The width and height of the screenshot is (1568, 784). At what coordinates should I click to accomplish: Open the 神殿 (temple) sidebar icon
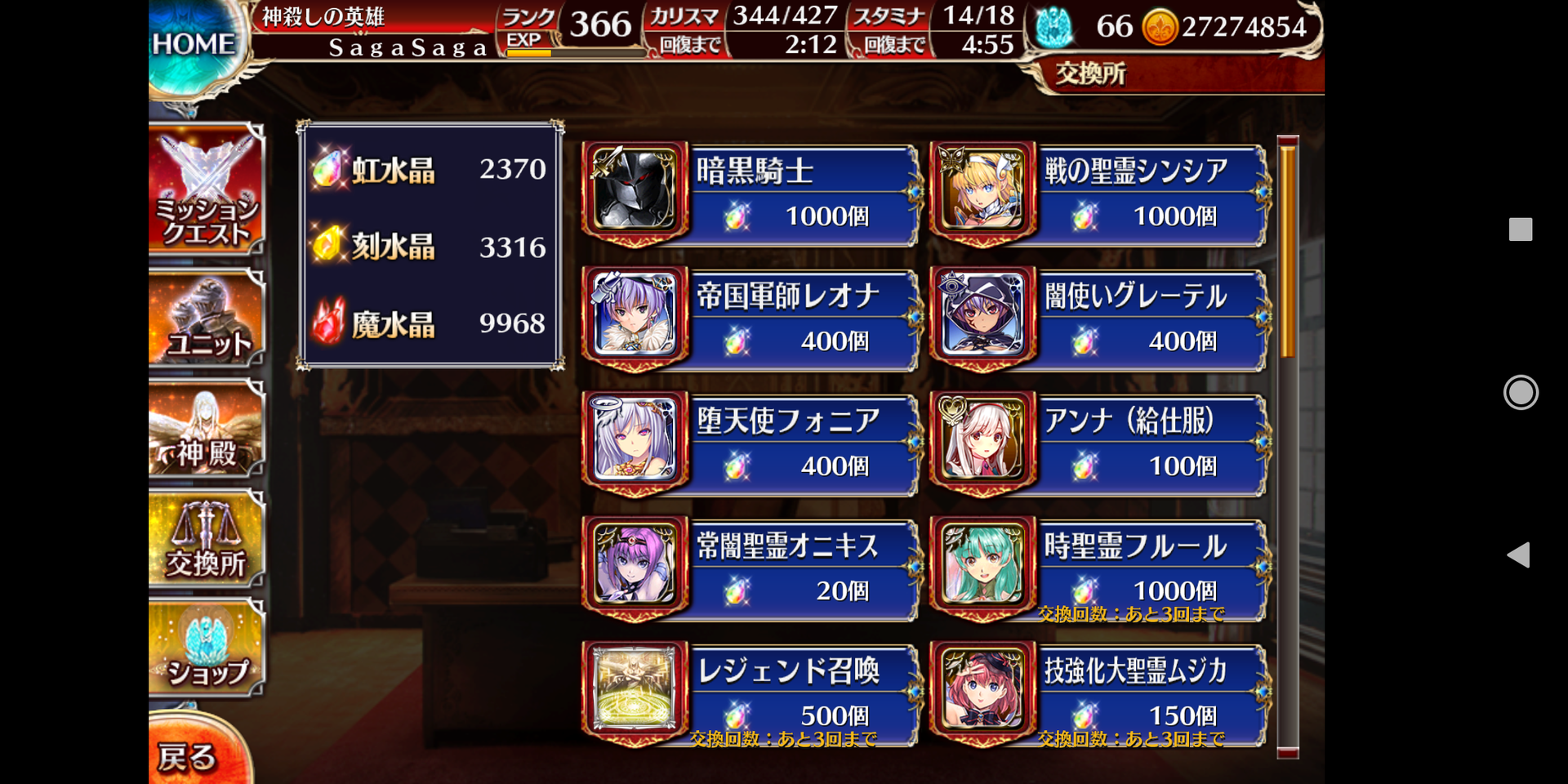[x=207, y=429]
